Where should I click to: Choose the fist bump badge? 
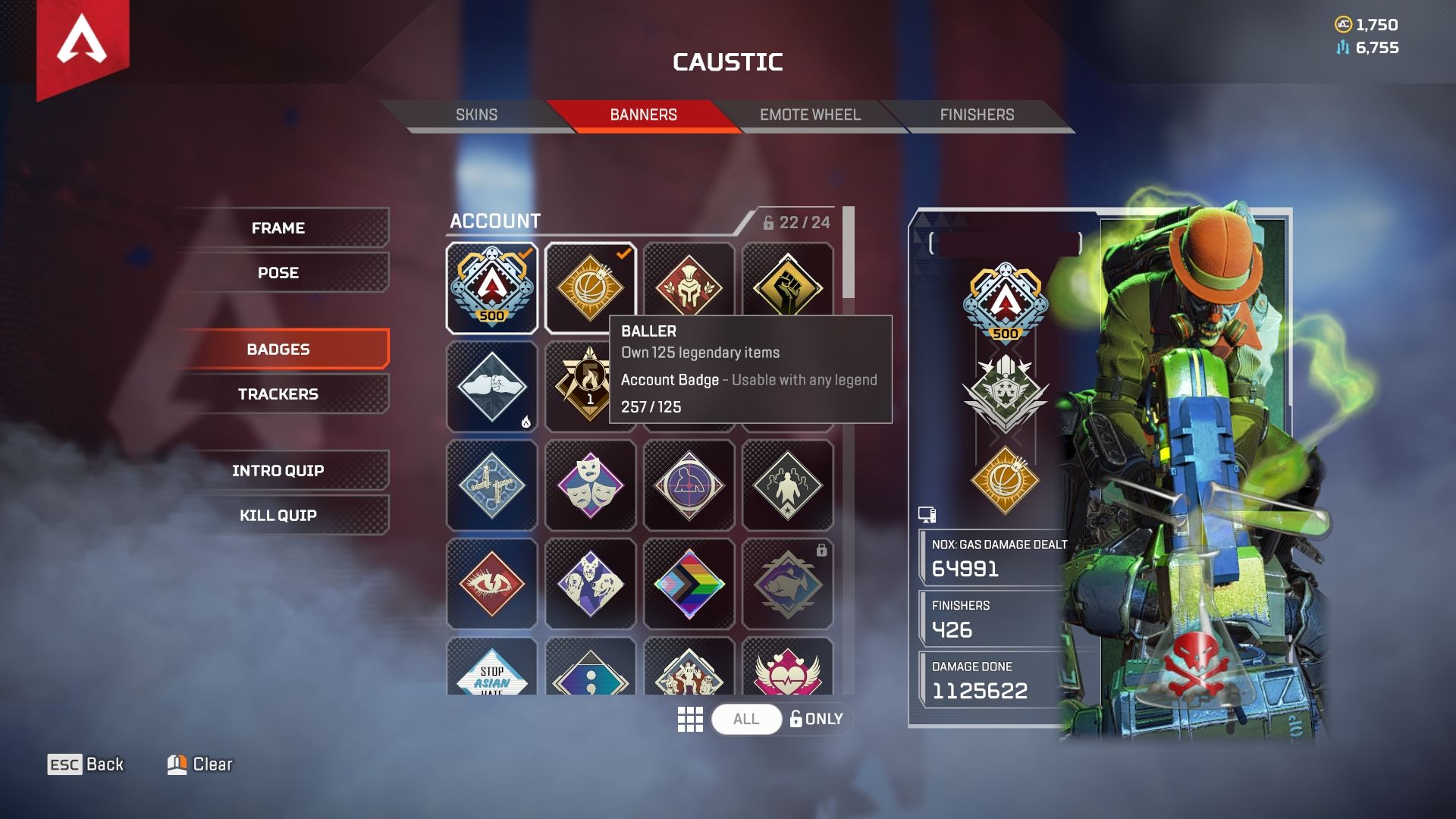coord(492,387)
